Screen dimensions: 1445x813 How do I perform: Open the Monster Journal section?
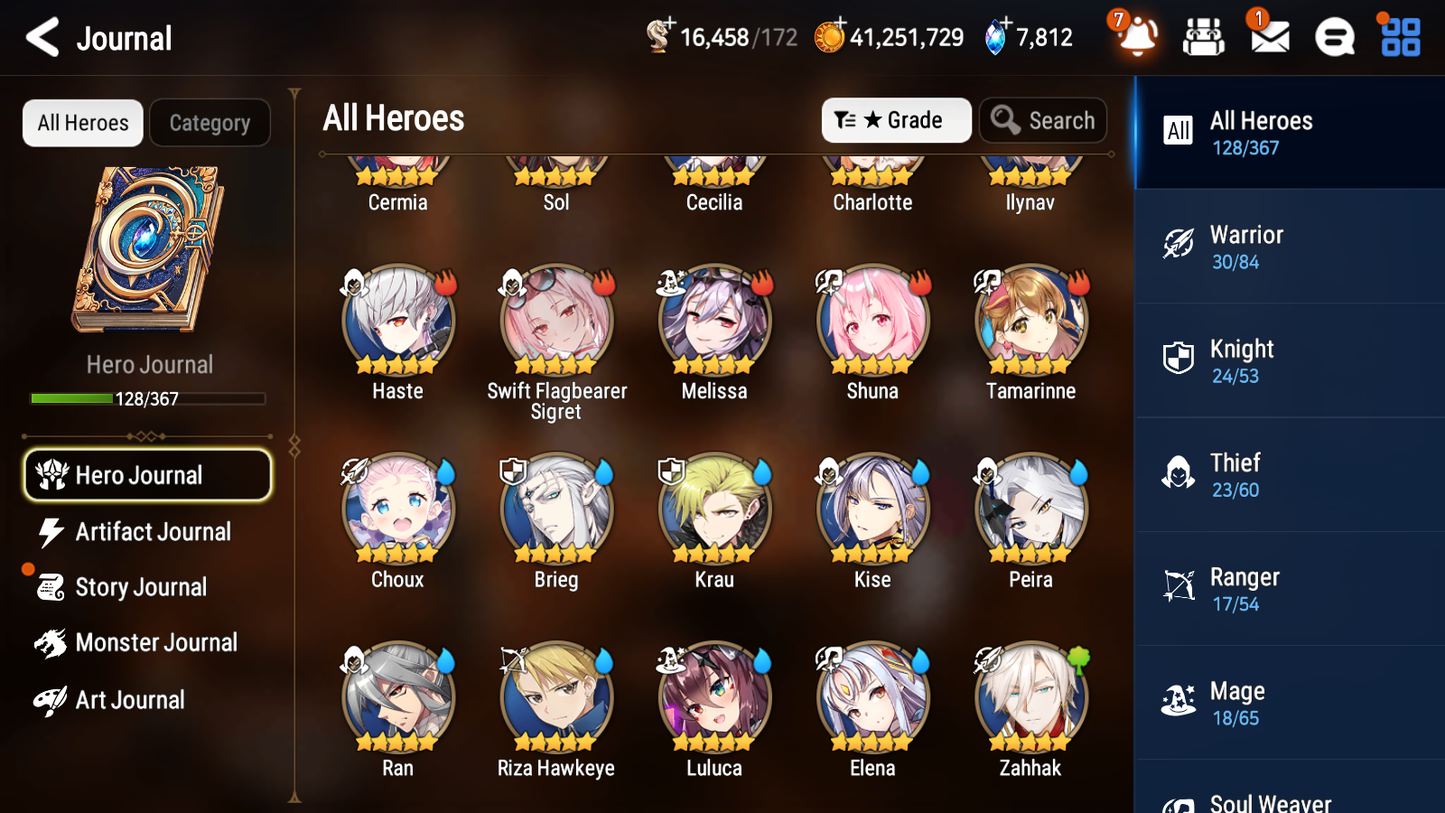[156, 643]
